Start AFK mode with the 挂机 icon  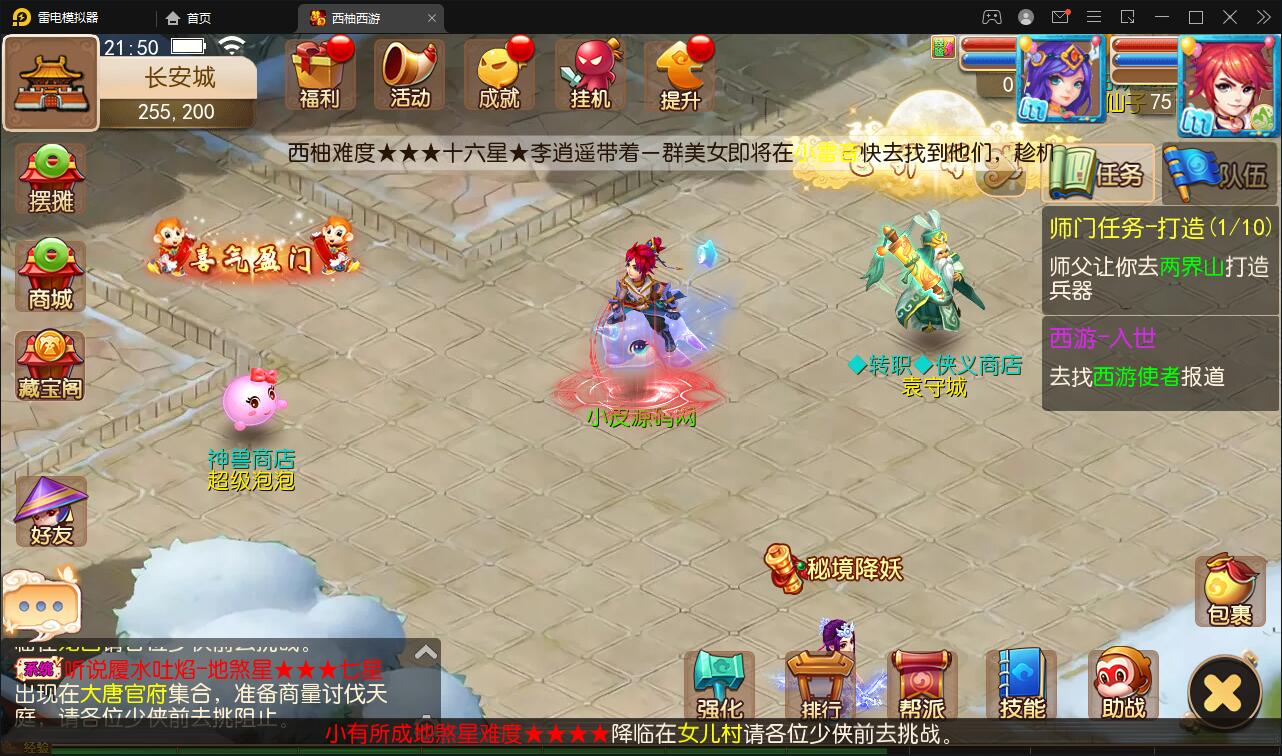pos(588,73)
